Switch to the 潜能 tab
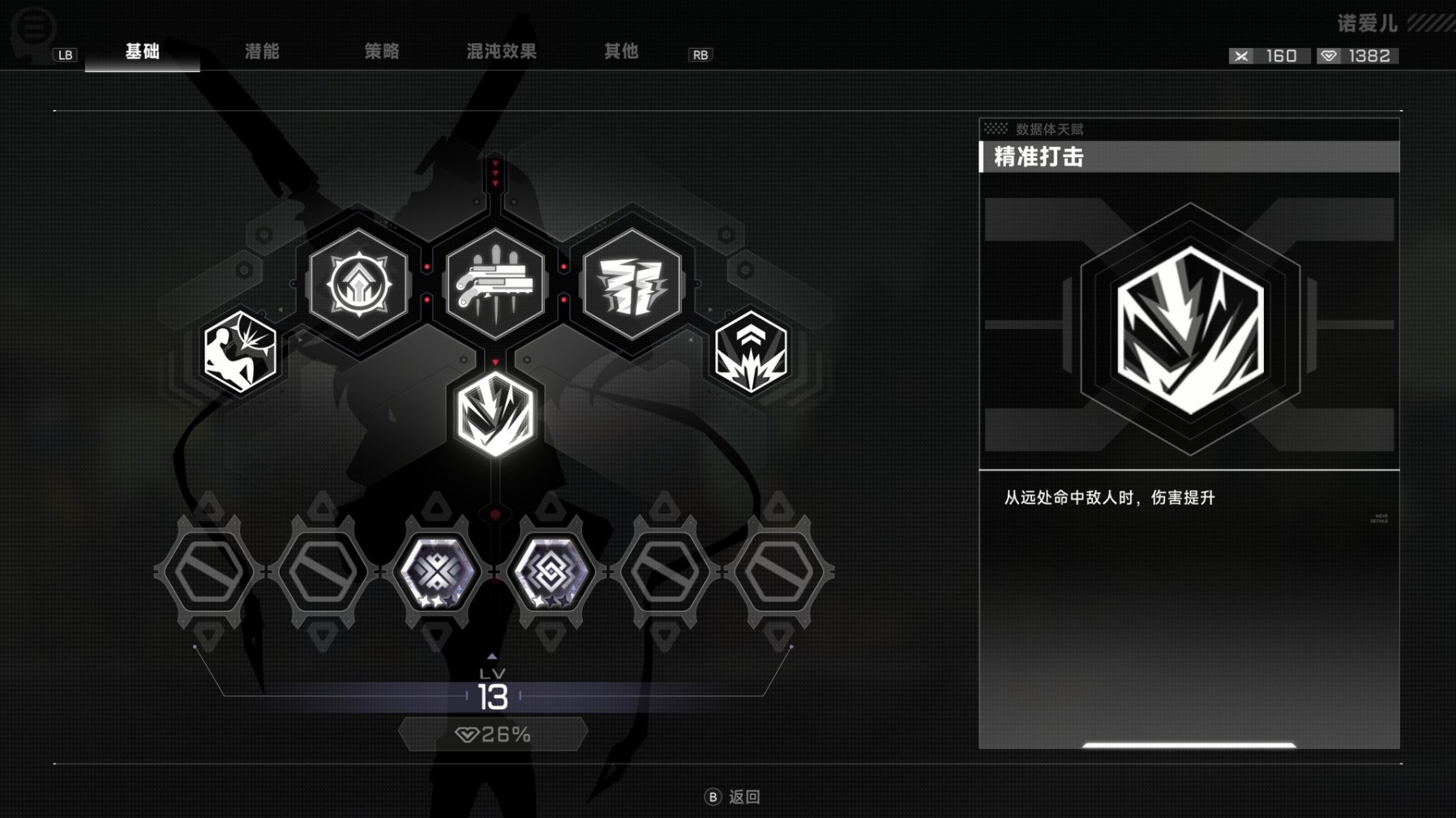Viewport: 1456px width, 818px height. point(261,51)
